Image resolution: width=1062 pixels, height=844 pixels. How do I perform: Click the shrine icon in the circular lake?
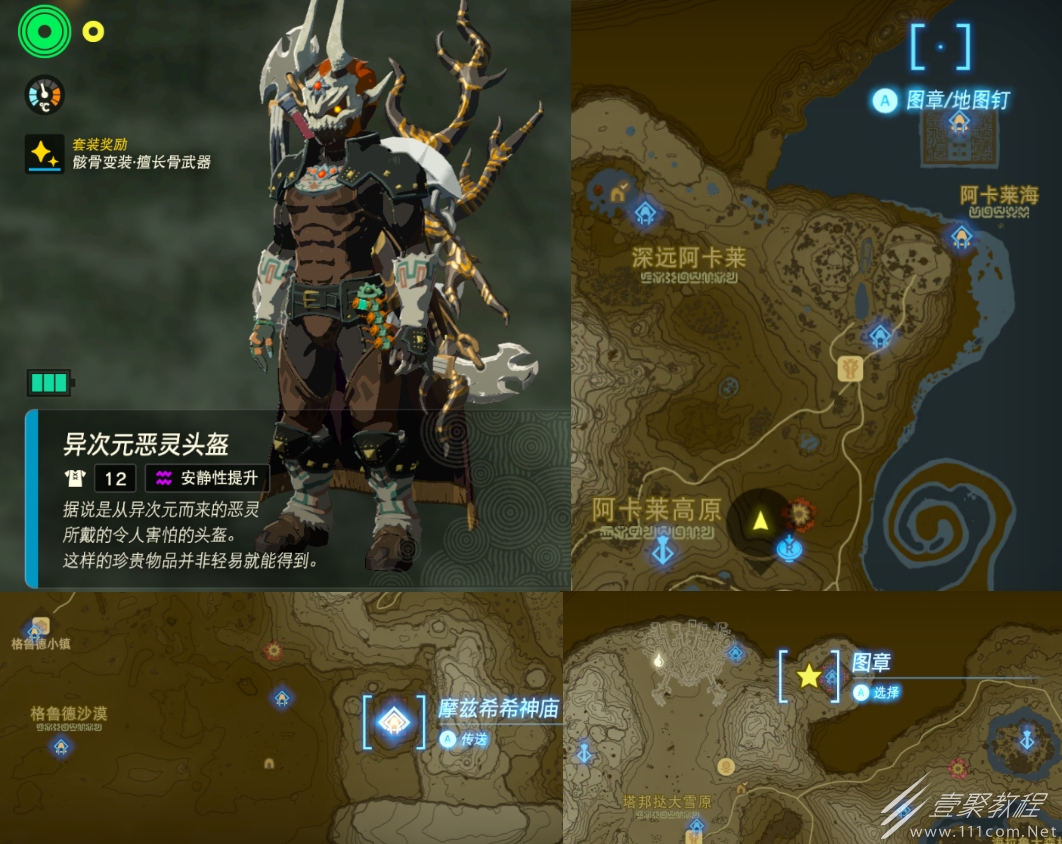pos(1026,740)
